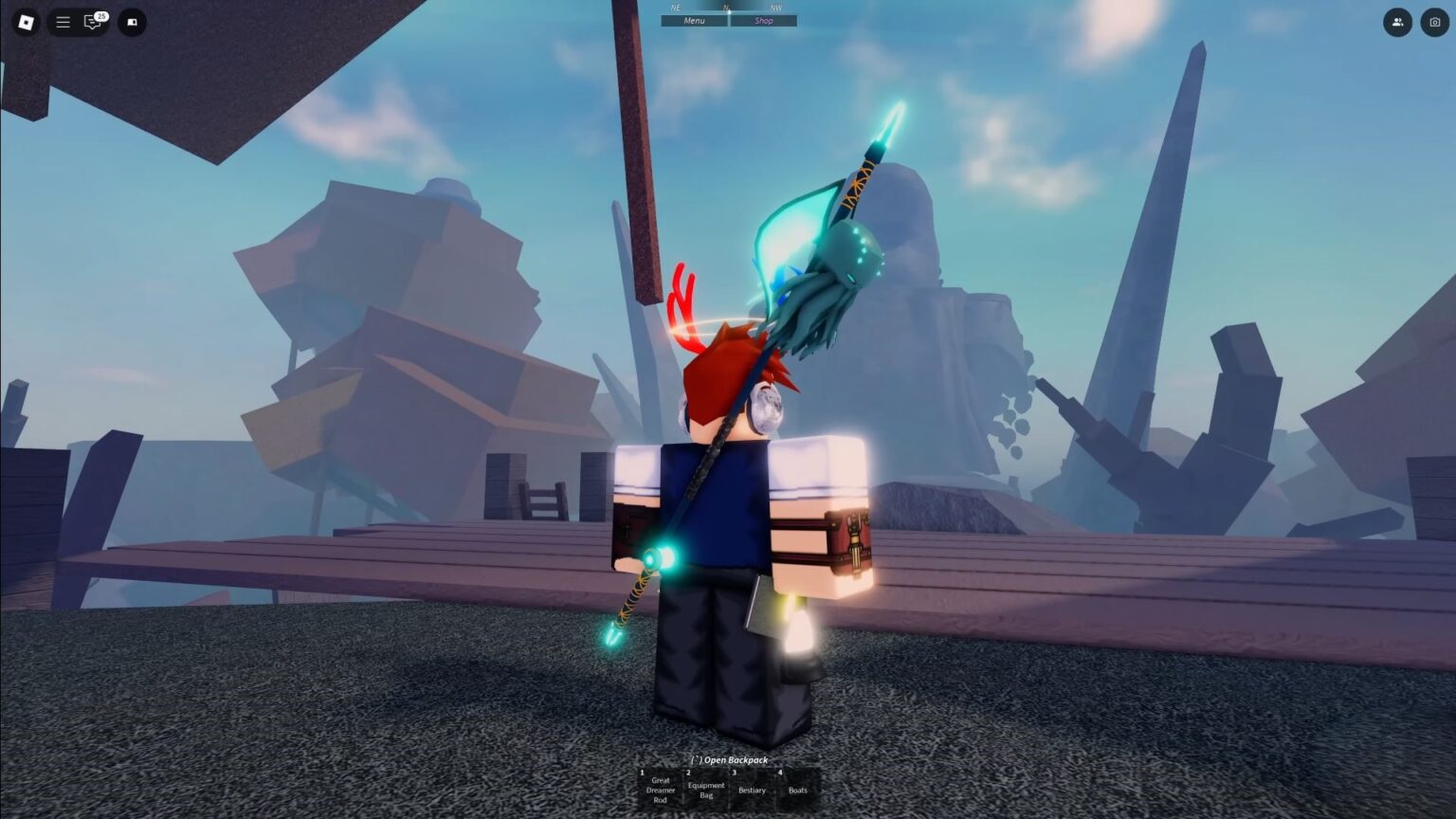Open the friends list icon top-right
The width and height of the screenshot is (1456, 819).
(x=1397, y=22)
